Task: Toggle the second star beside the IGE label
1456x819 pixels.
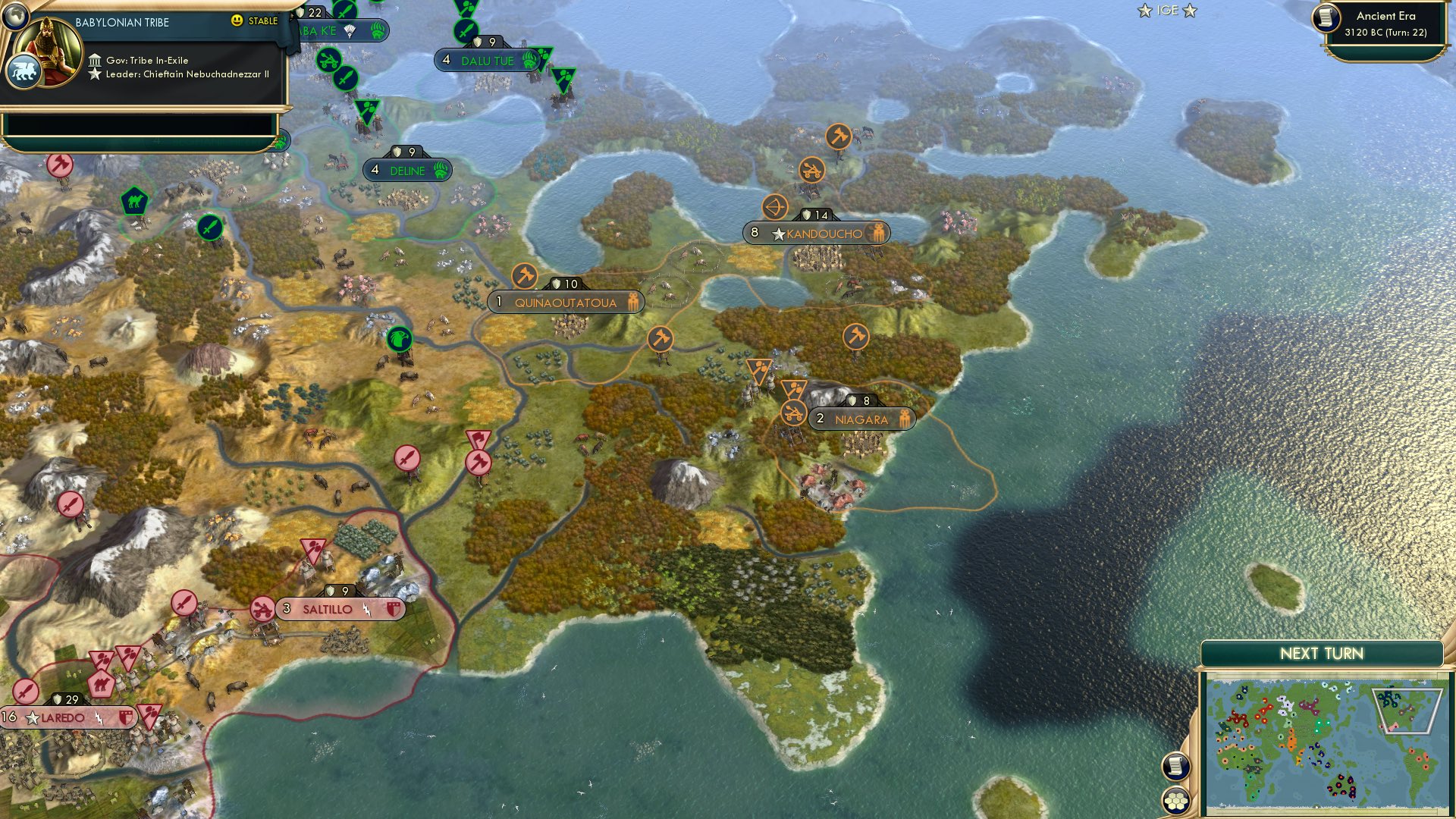Action: tap(1190, 11)
